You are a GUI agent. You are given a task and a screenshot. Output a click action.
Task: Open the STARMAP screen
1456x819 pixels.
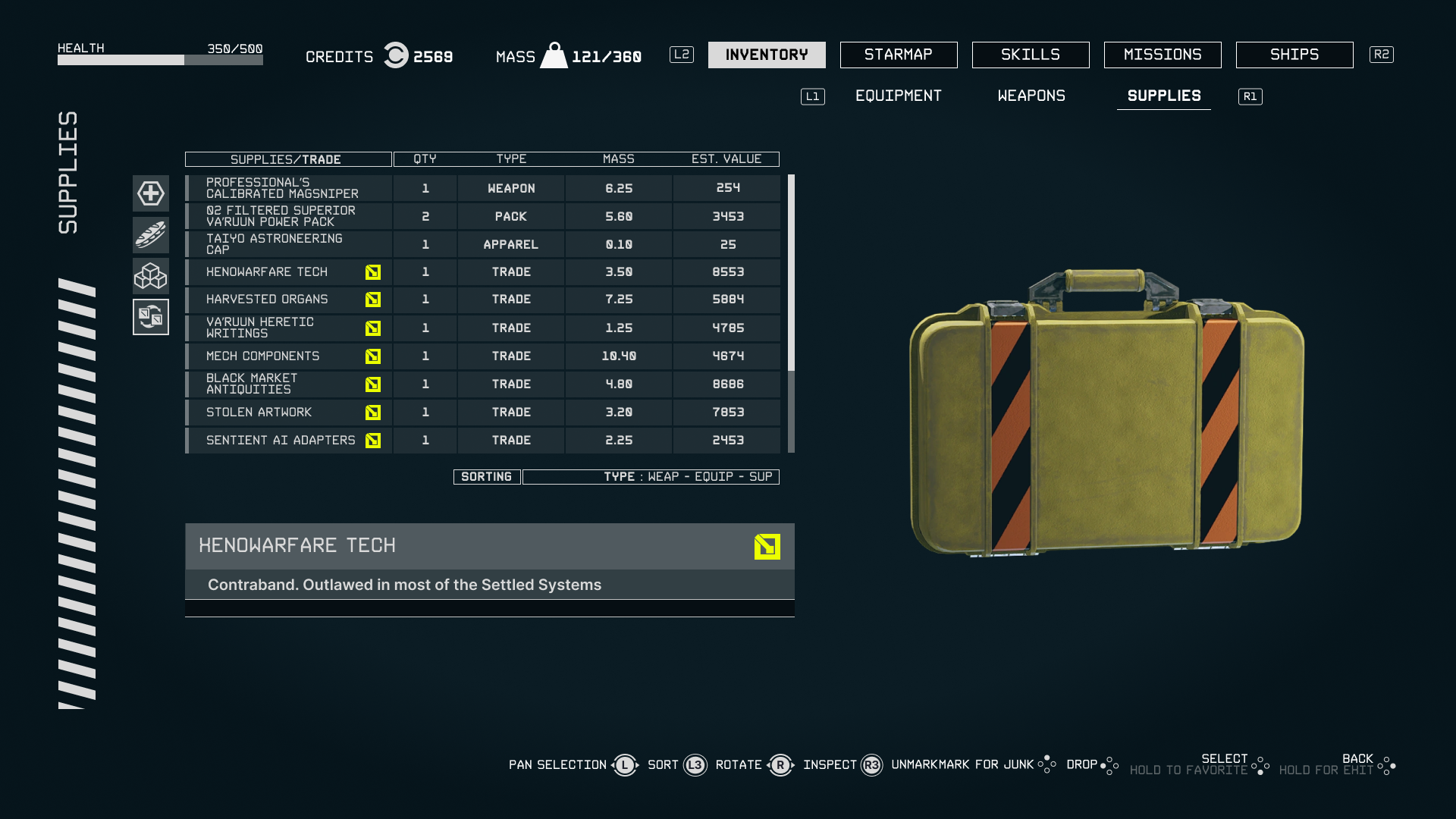(x=898, y=55)
